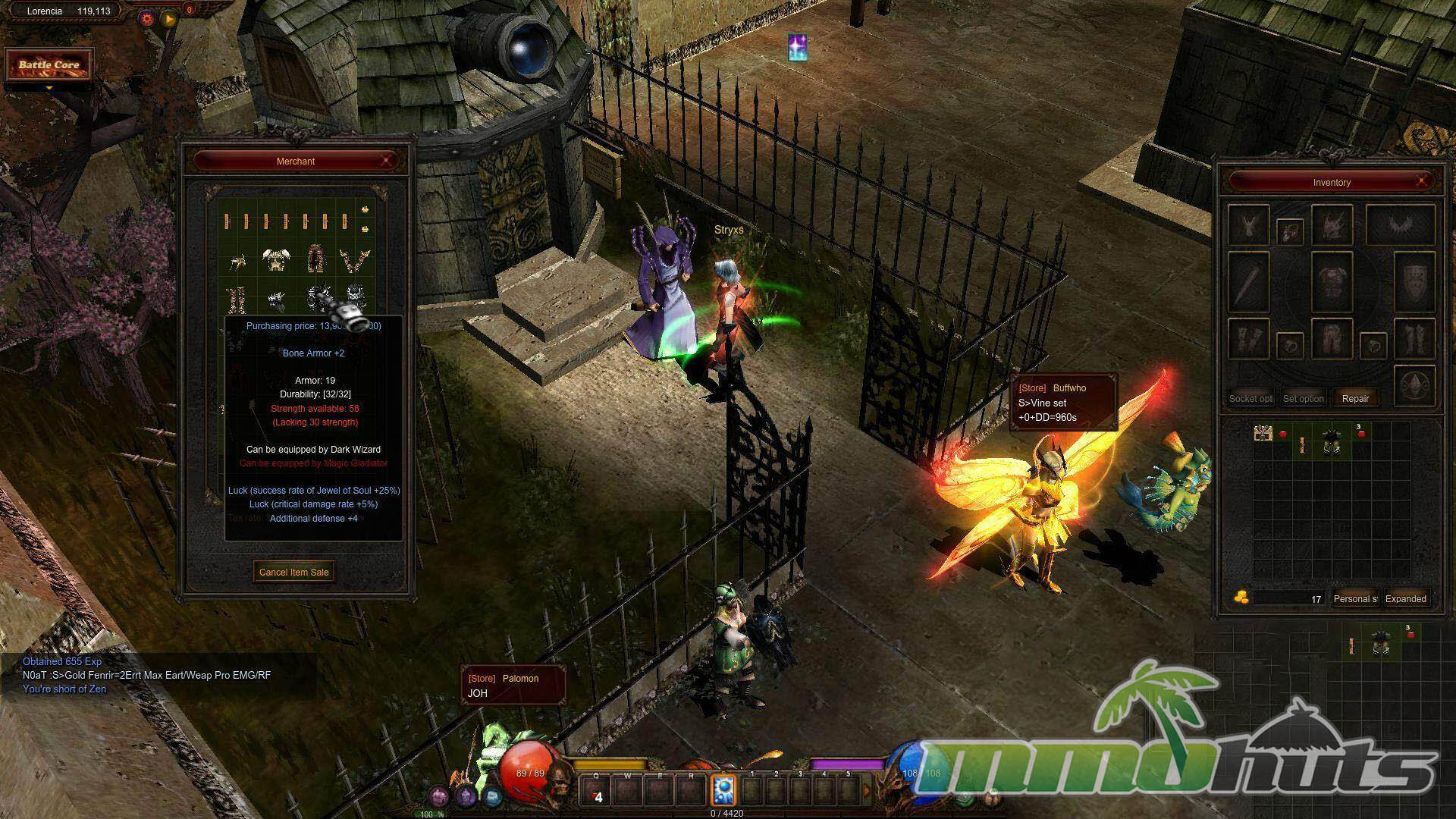Switch to the Expanded inventory

(x=1406, y=599)
